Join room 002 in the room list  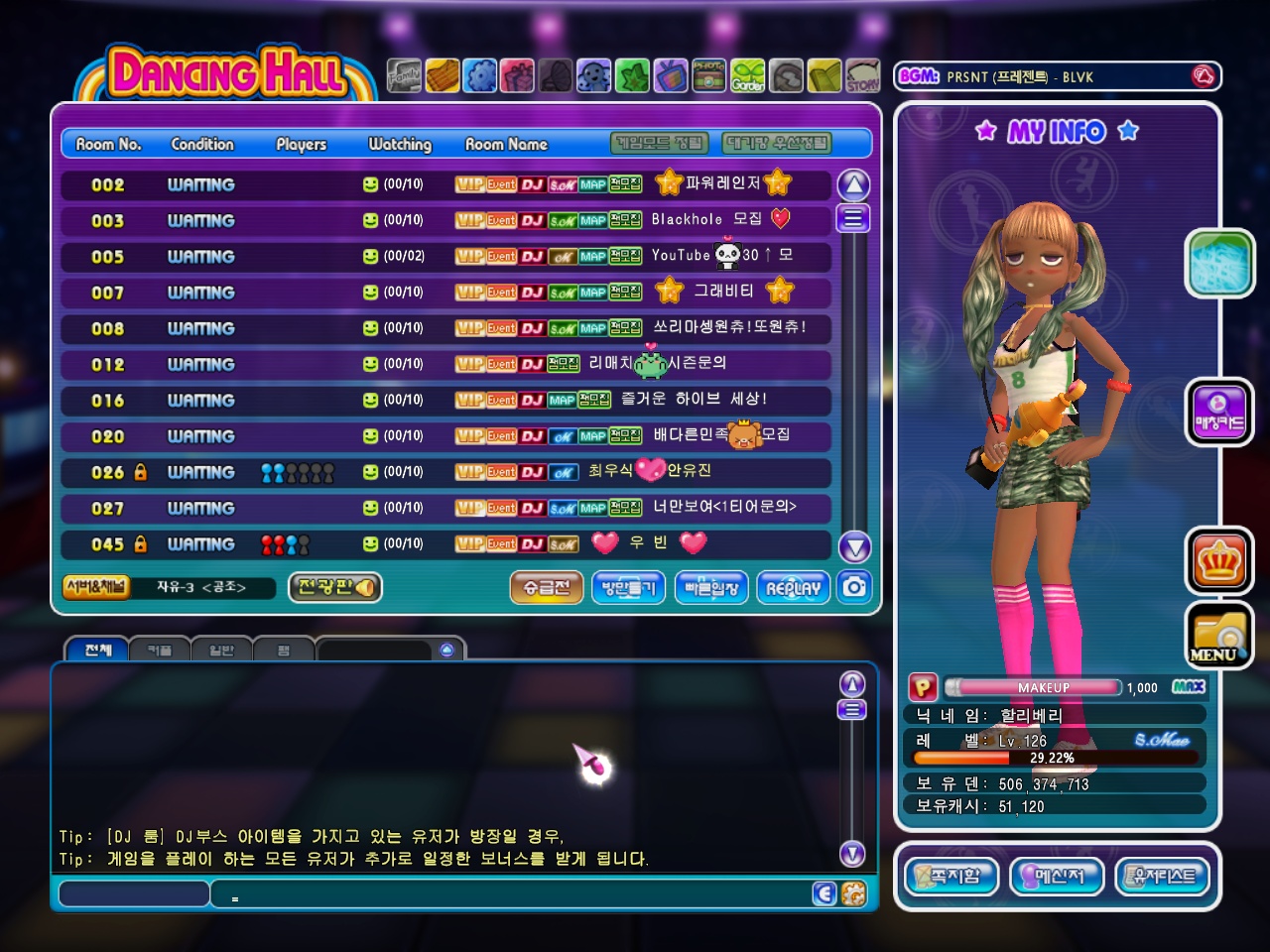point(445,184)
